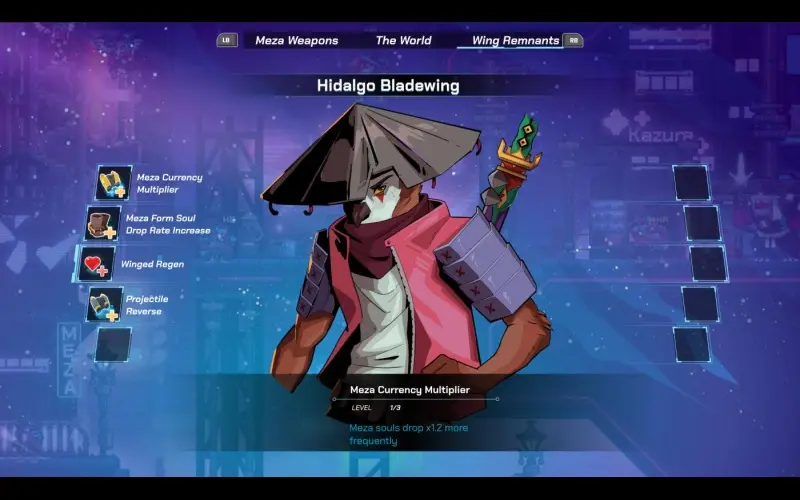The image size is (800, 500).
Task: Switch to the Meza Weapons tab
Action: click(x=296, y=41)
